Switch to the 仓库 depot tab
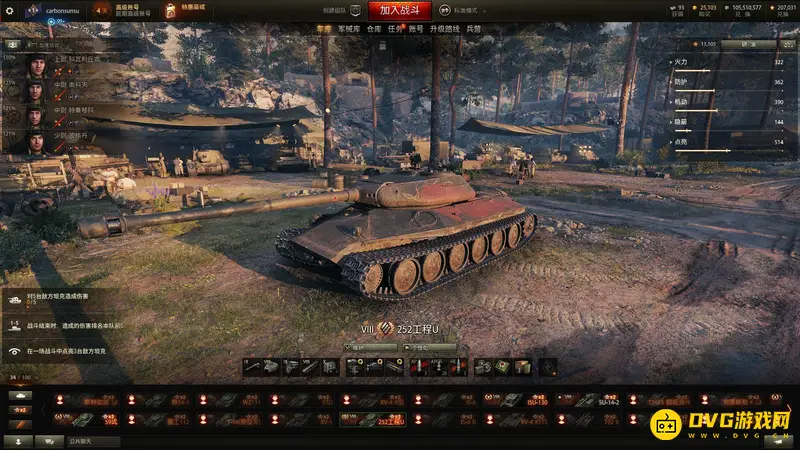The image size is (800, 450). coord(374,29)
